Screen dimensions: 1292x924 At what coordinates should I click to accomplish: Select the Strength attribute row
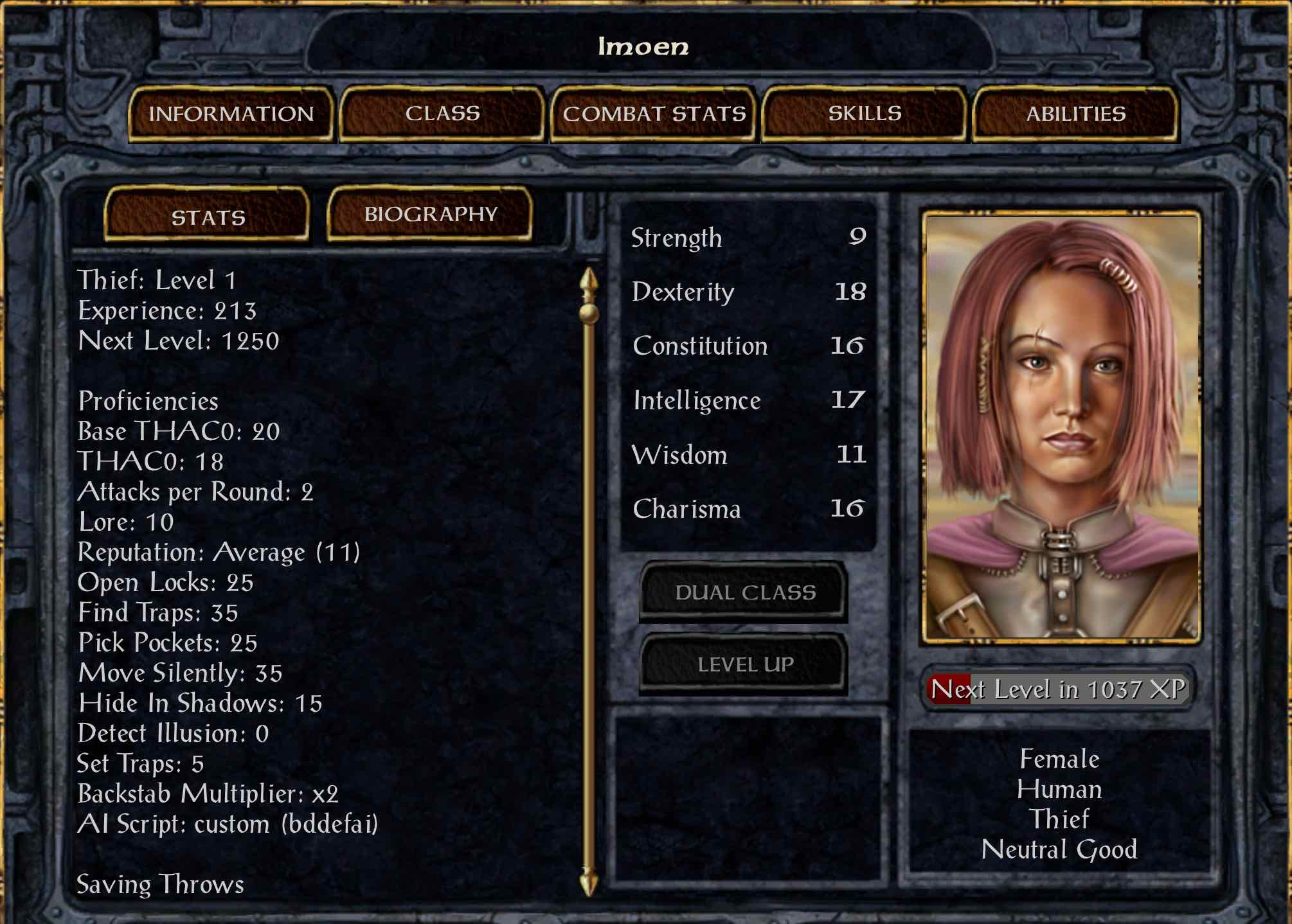[748, 238]
